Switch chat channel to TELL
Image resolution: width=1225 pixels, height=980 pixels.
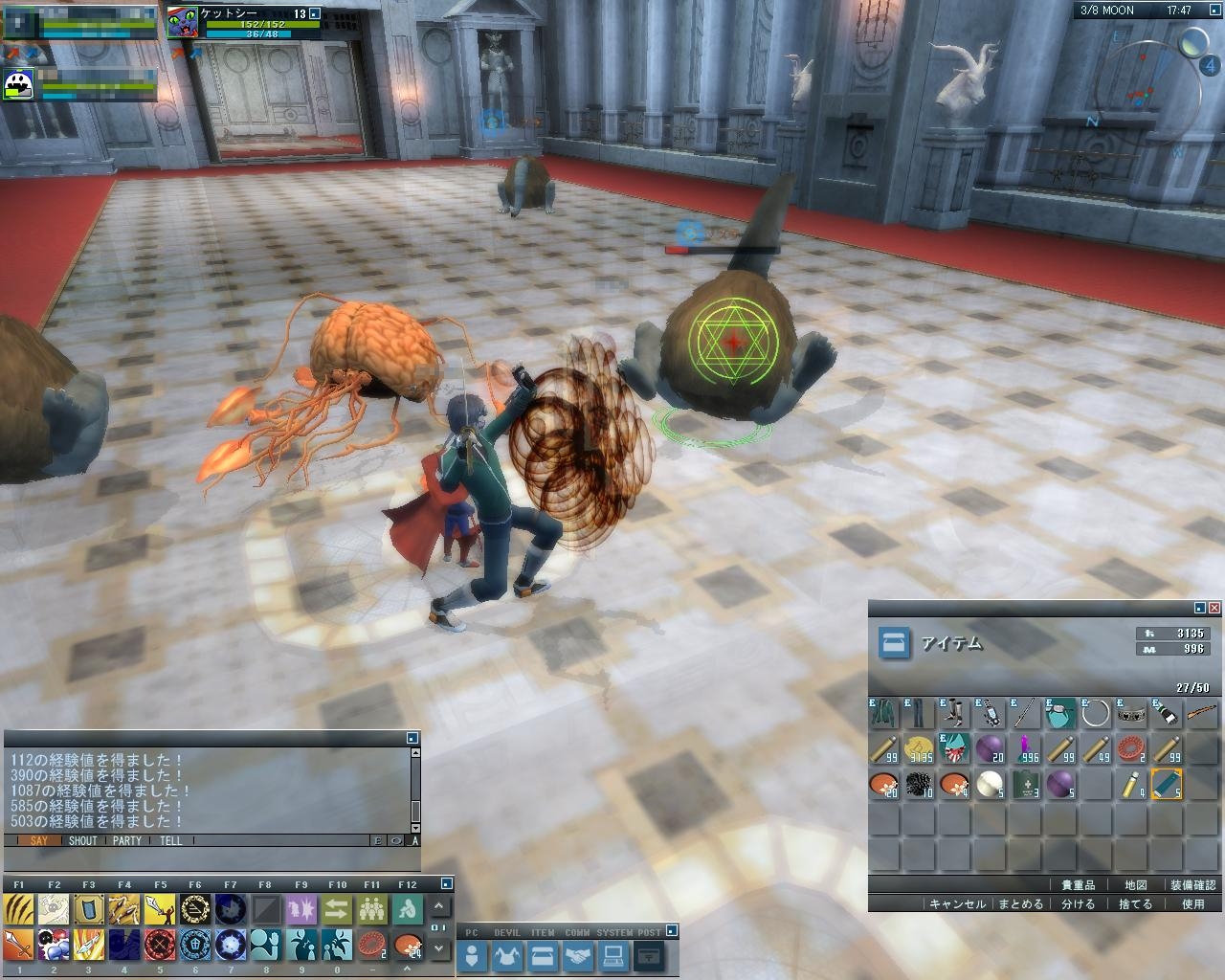click(171, 841)
